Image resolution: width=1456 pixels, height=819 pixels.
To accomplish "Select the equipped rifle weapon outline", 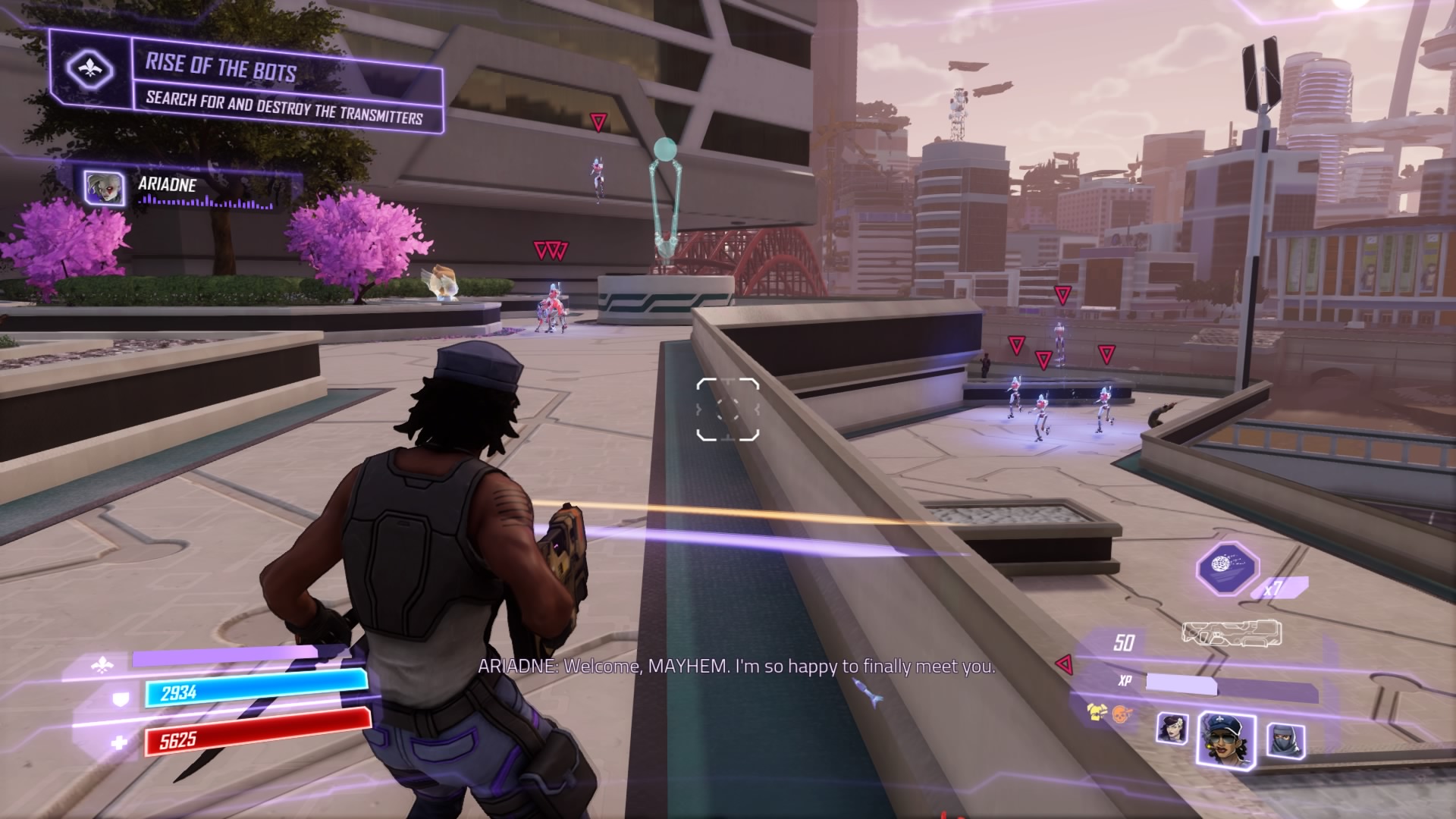I will tap(1232, 634).
